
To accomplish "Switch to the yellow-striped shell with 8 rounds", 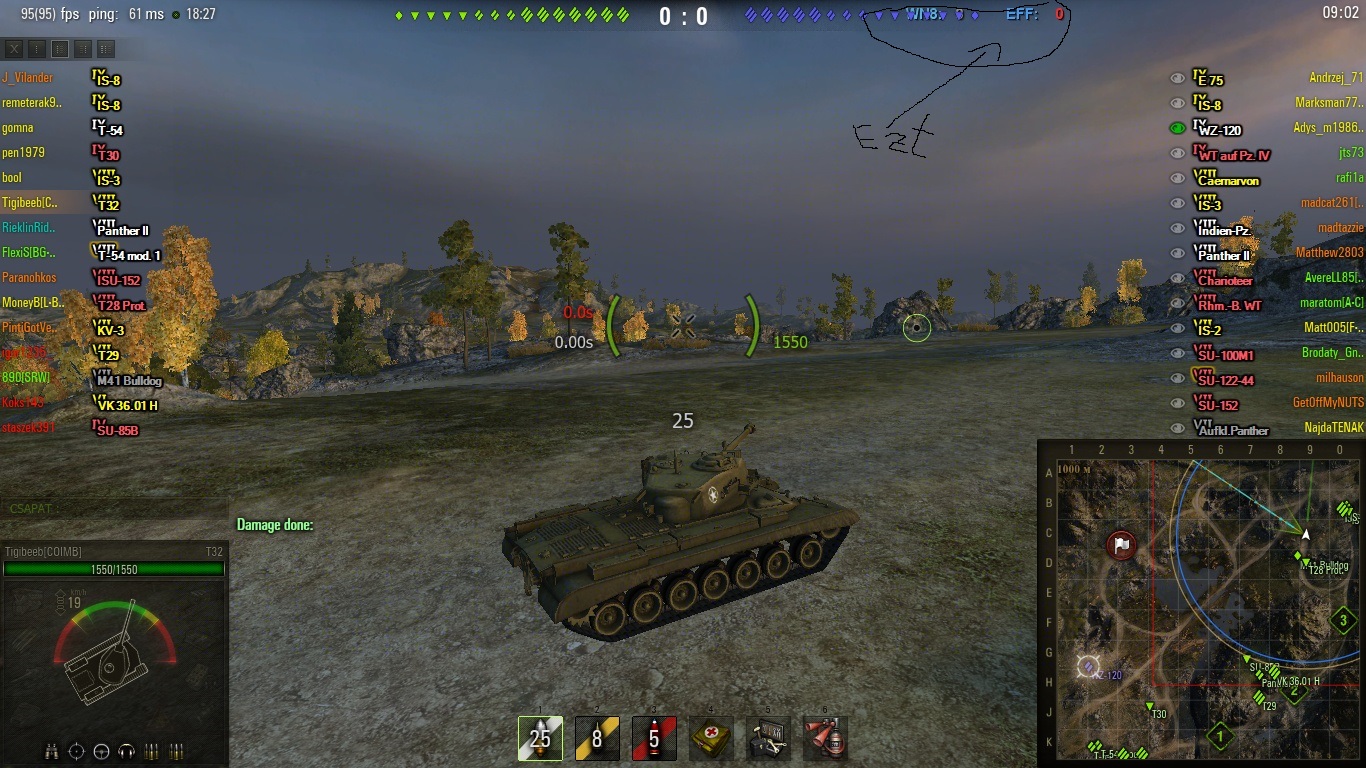I will click(597, 738).
